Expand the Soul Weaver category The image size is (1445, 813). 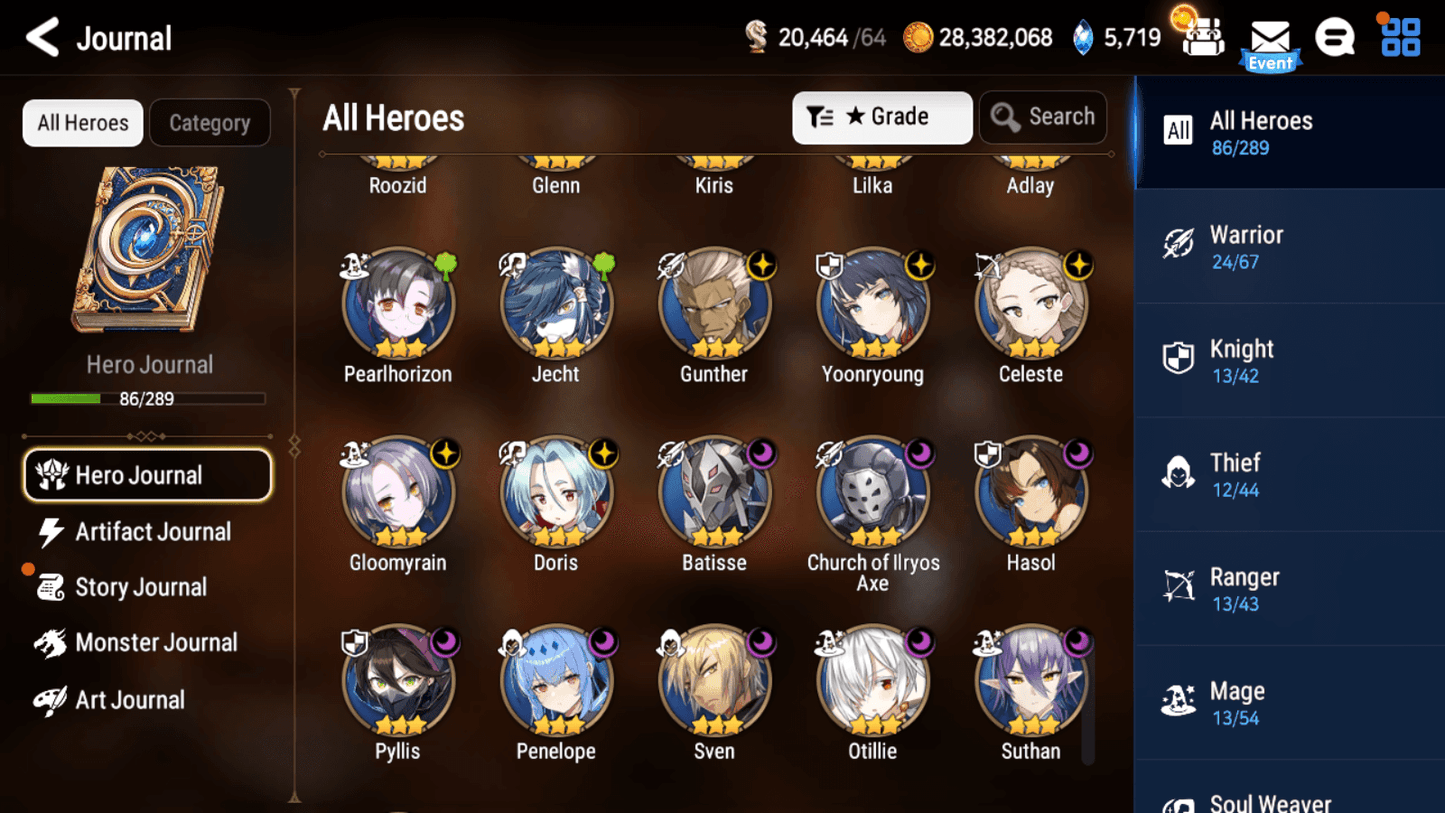point(1270,798)
